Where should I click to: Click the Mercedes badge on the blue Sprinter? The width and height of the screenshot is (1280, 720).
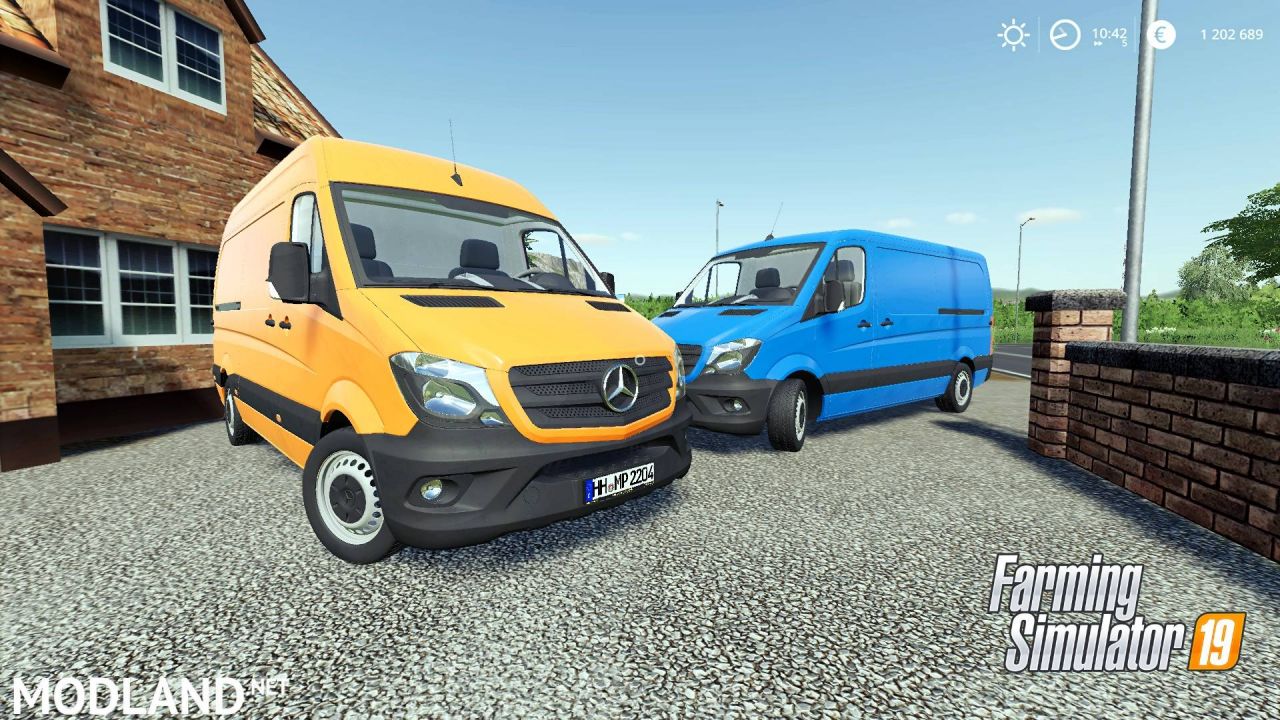[x=690, y=358]
